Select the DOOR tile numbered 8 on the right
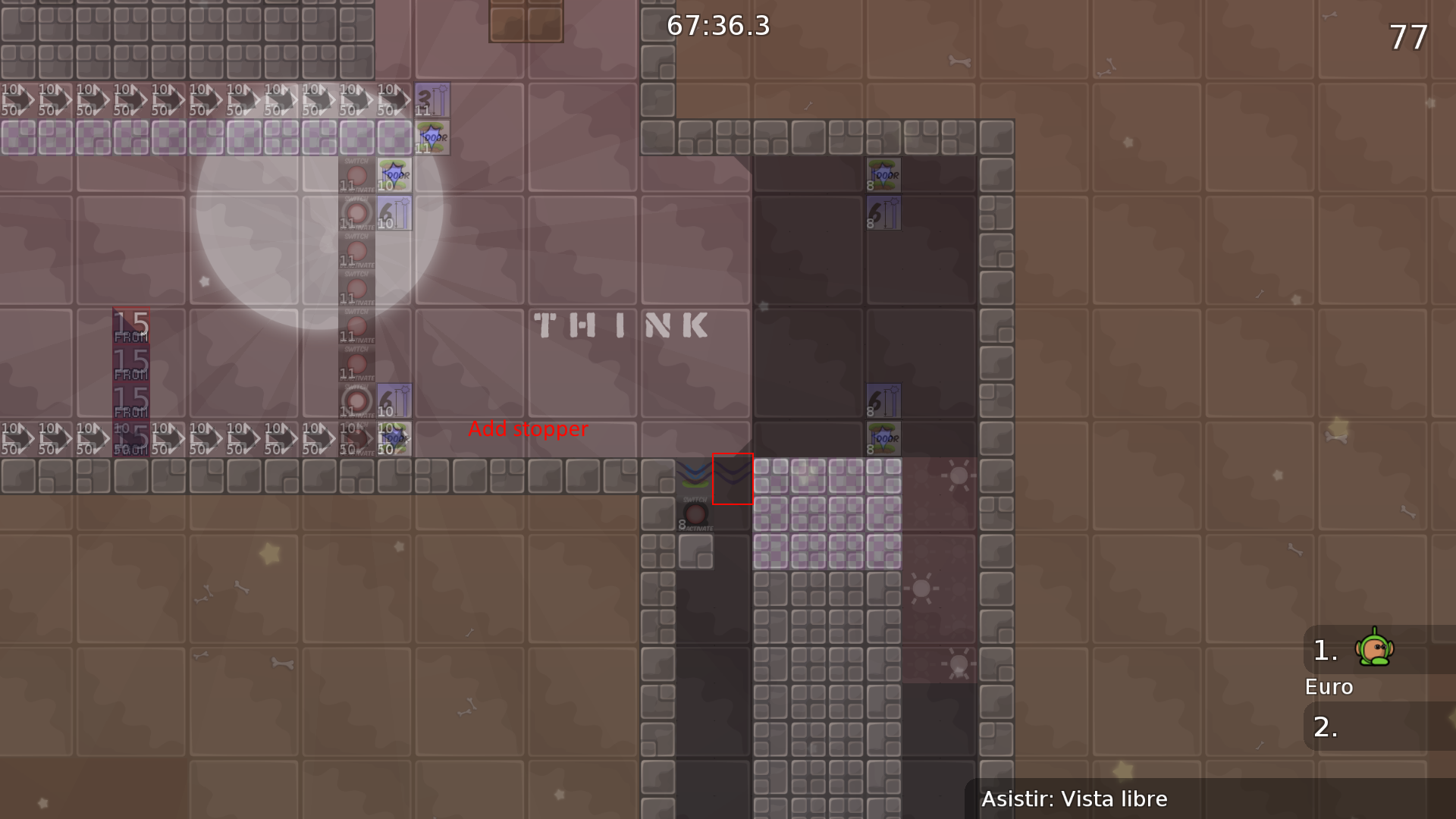This screenshot has width=1456, height=819. click(883, 174)
